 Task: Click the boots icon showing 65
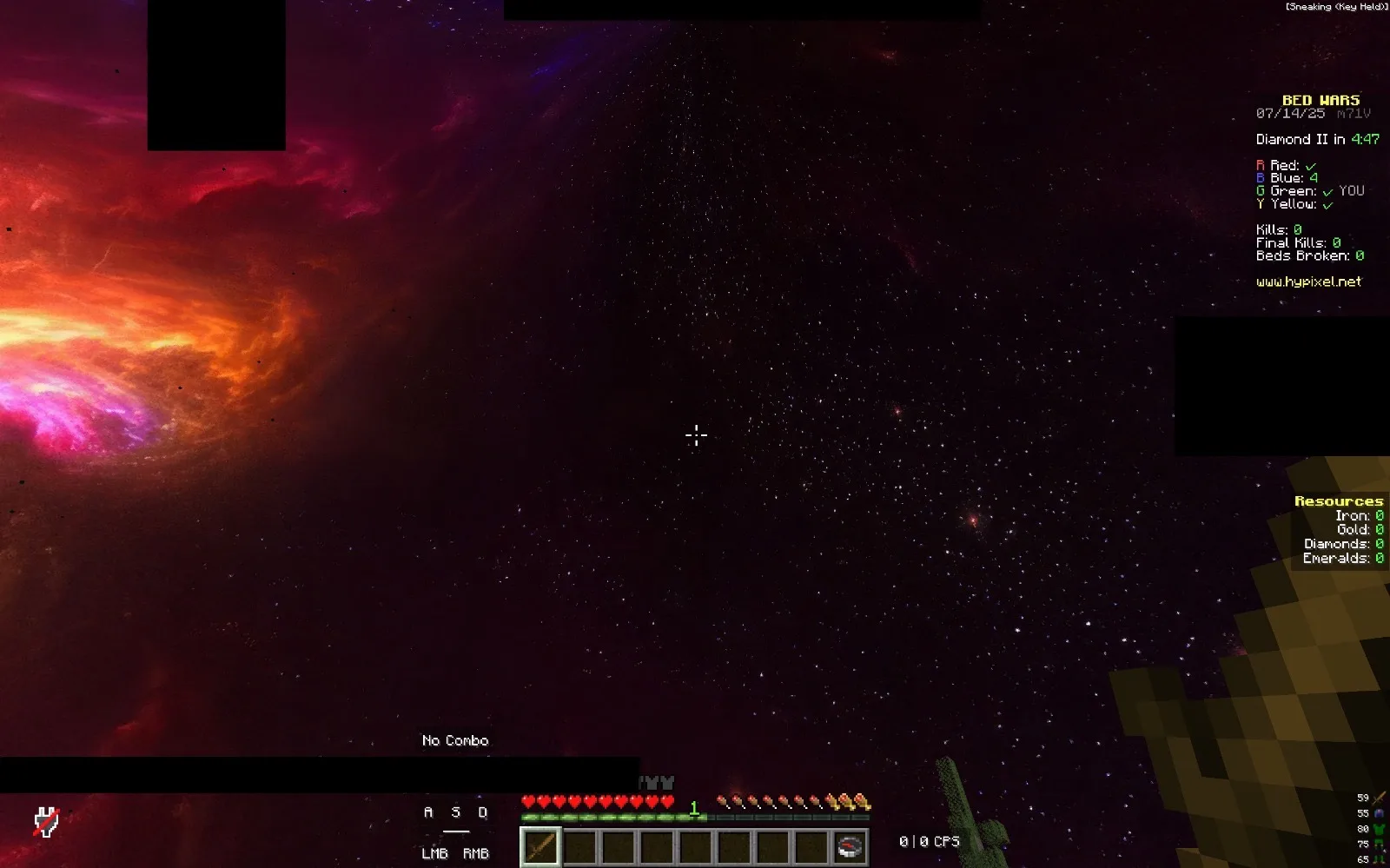(x=1378, y=859)
